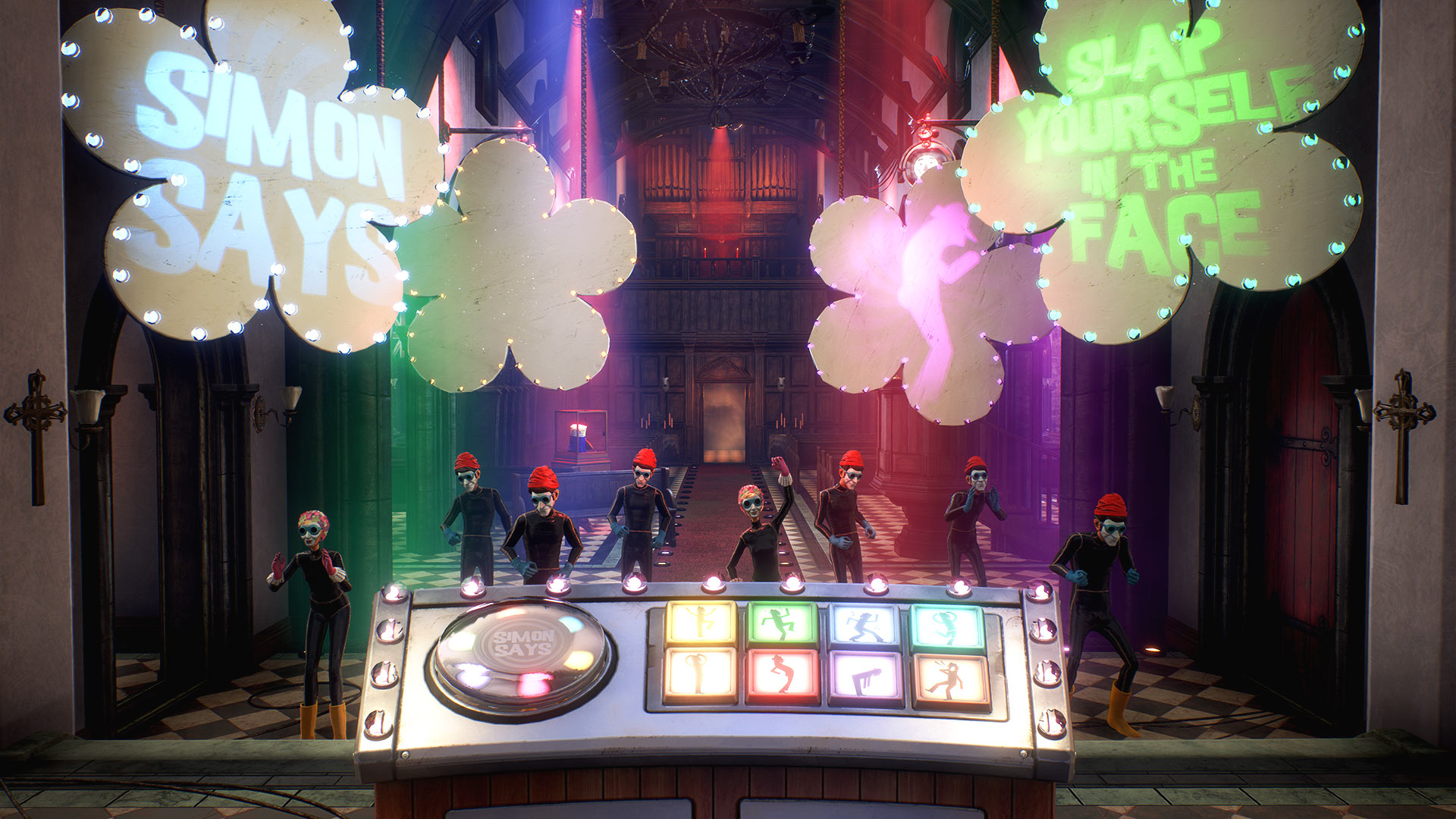Choose the green dancing pose button
Image resolution: width=1456 pixels, height=819 pixels.
783,624
